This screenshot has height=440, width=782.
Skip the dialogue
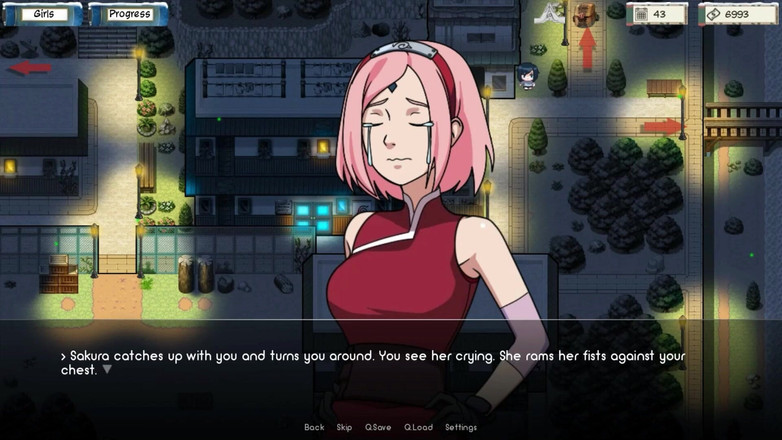click(x=344, y=428)
